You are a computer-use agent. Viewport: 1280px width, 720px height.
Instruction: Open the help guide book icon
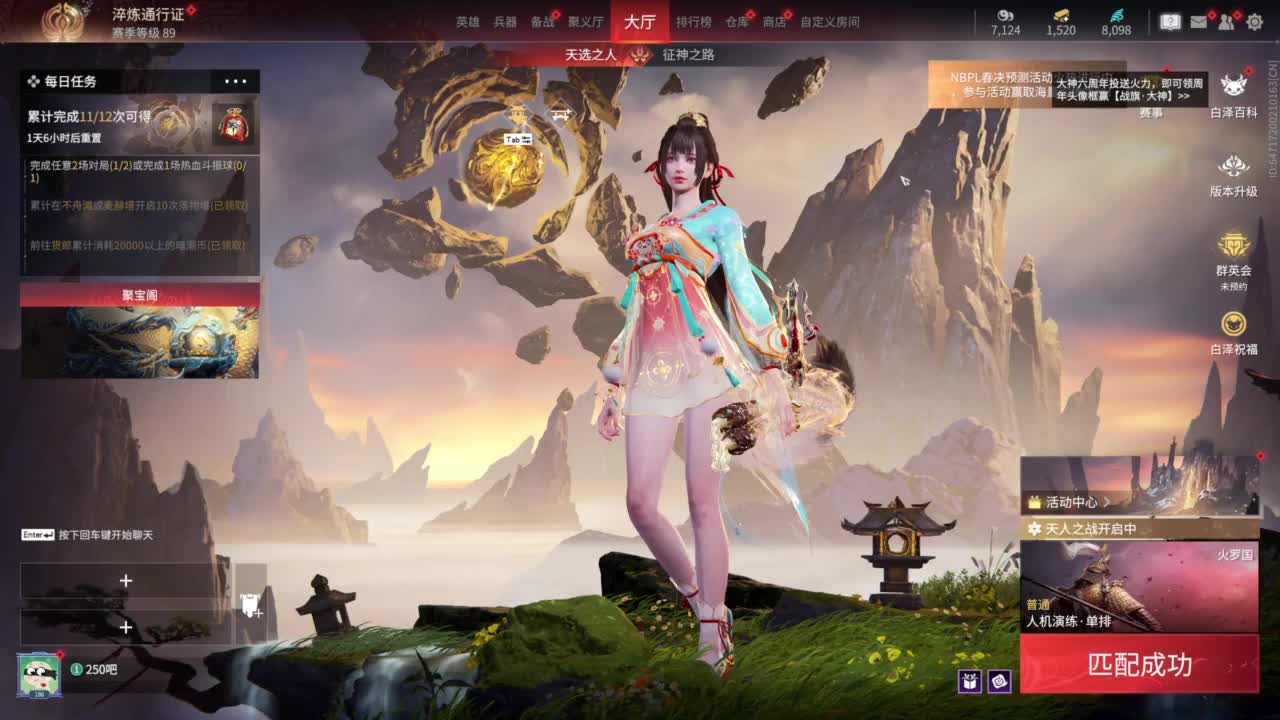click(x=1169, y=20)
